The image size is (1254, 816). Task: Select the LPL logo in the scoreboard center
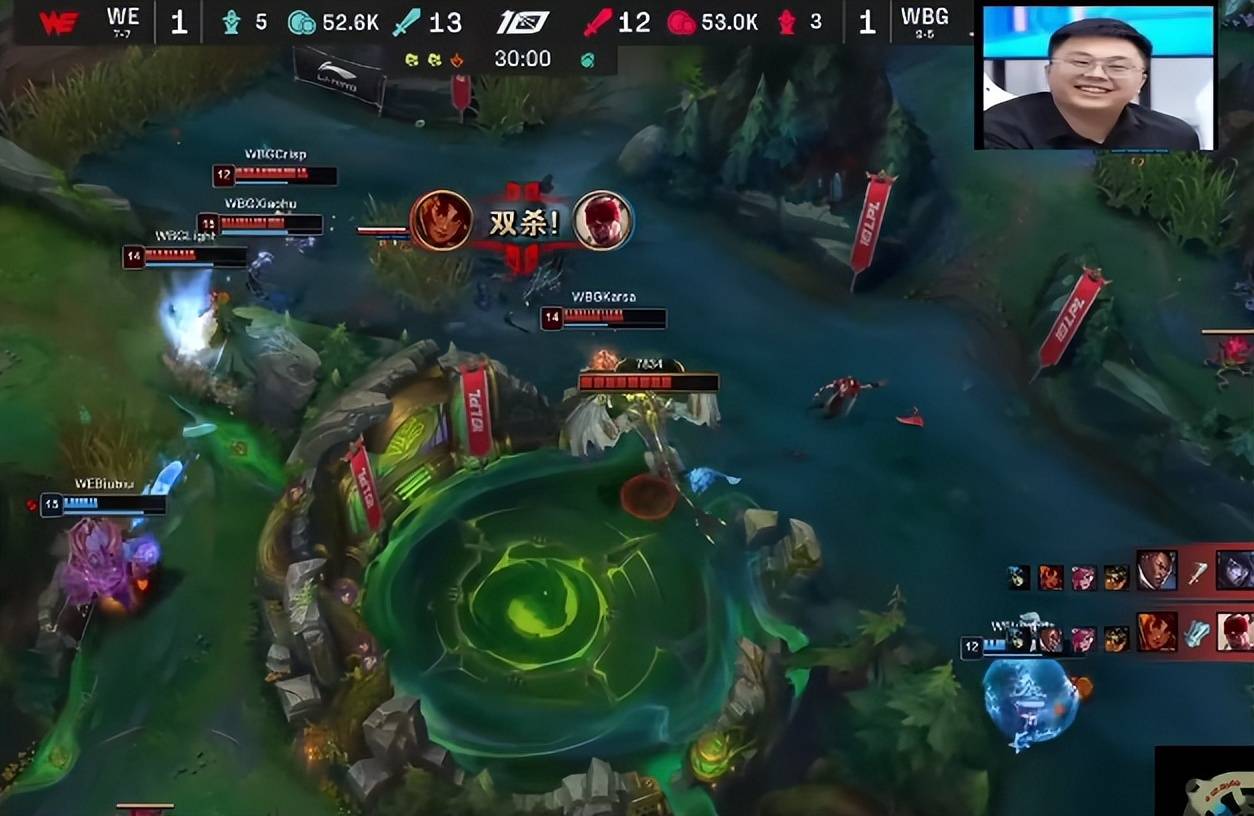pyautogui.click(x=523, y=22)
